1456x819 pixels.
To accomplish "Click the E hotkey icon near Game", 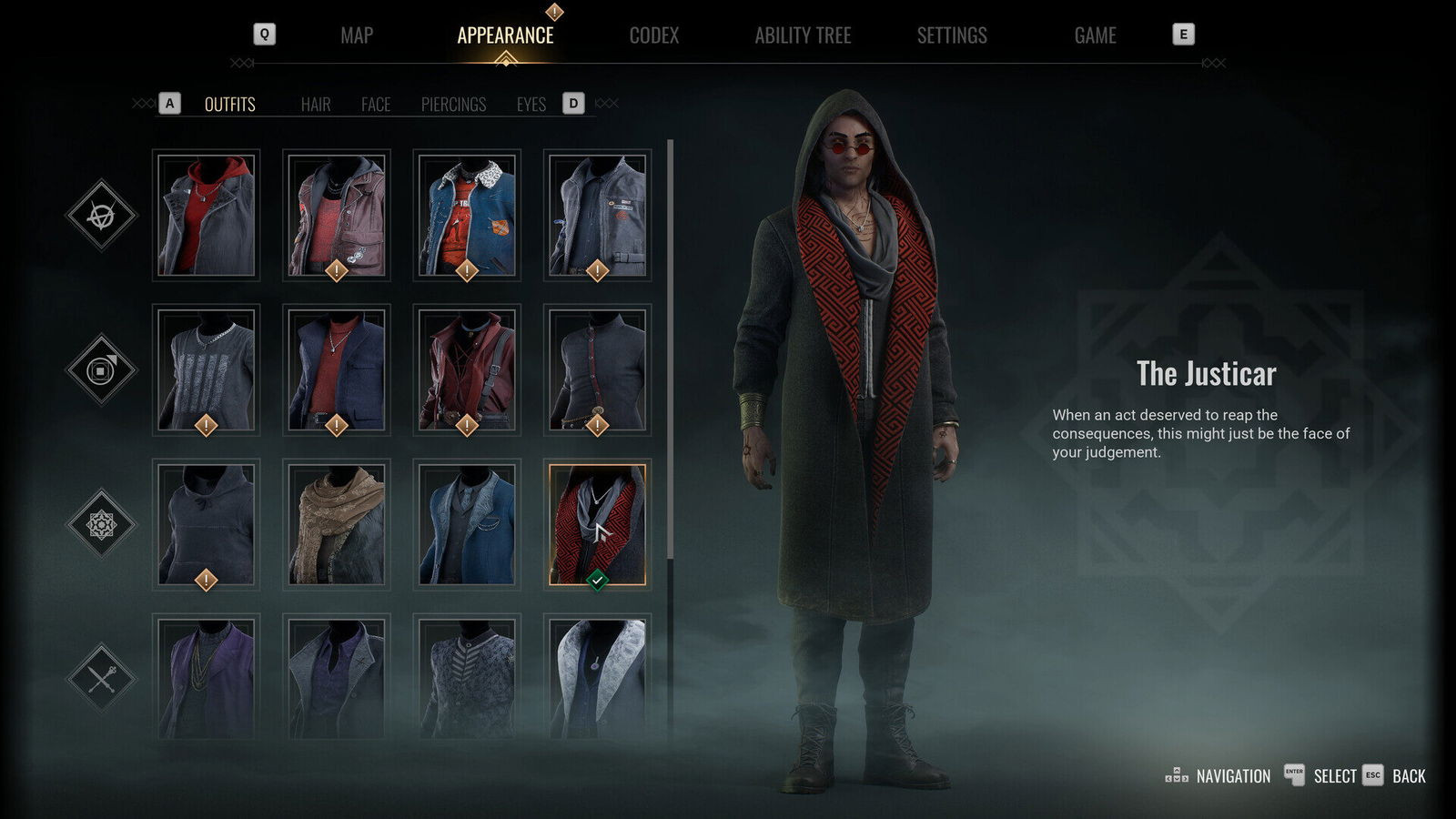I will [1182, 34].
